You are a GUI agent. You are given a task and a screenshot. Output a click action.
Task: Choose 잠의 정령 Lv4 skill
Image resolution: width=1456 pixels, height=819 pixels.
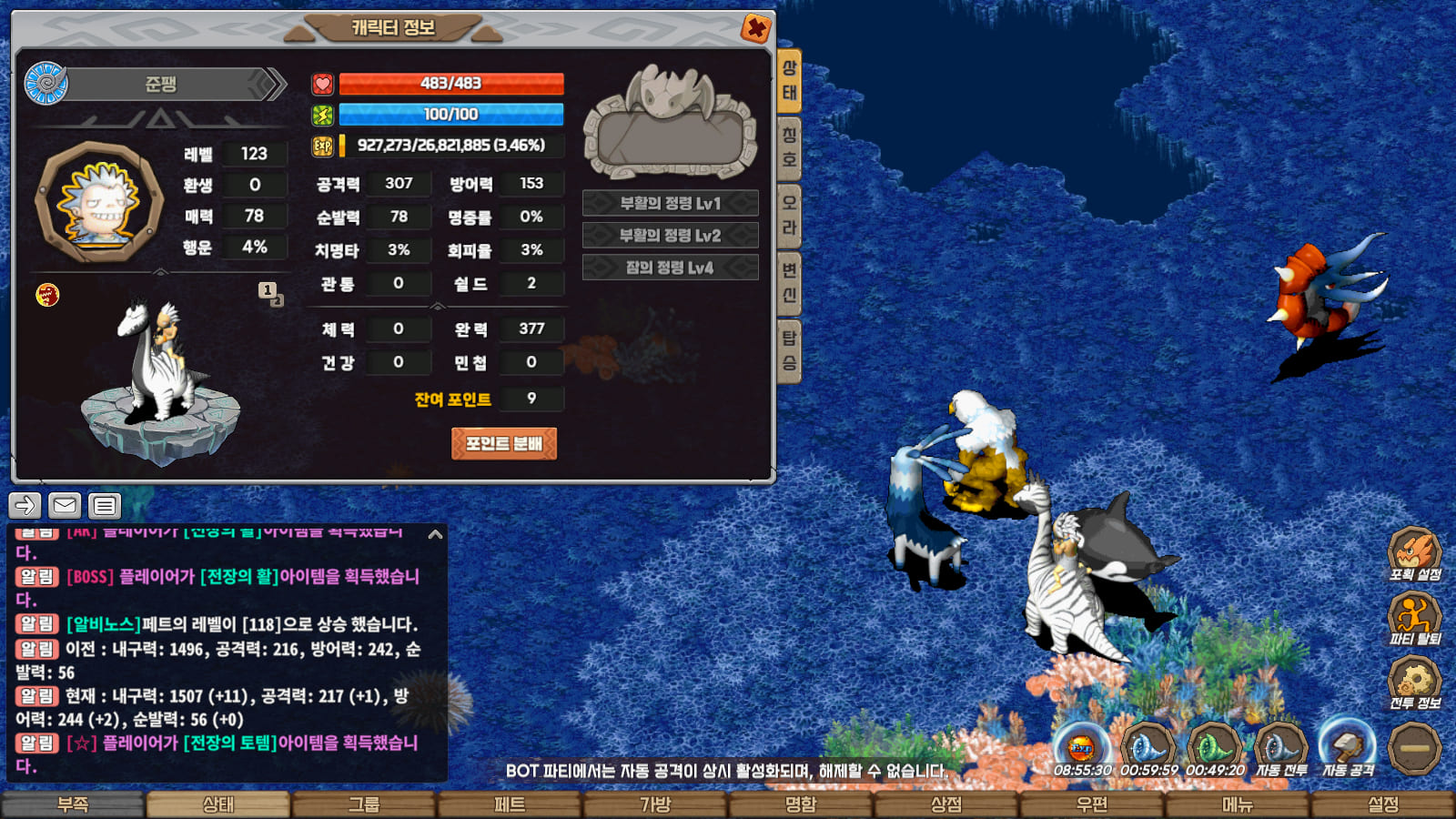point(670,268)
